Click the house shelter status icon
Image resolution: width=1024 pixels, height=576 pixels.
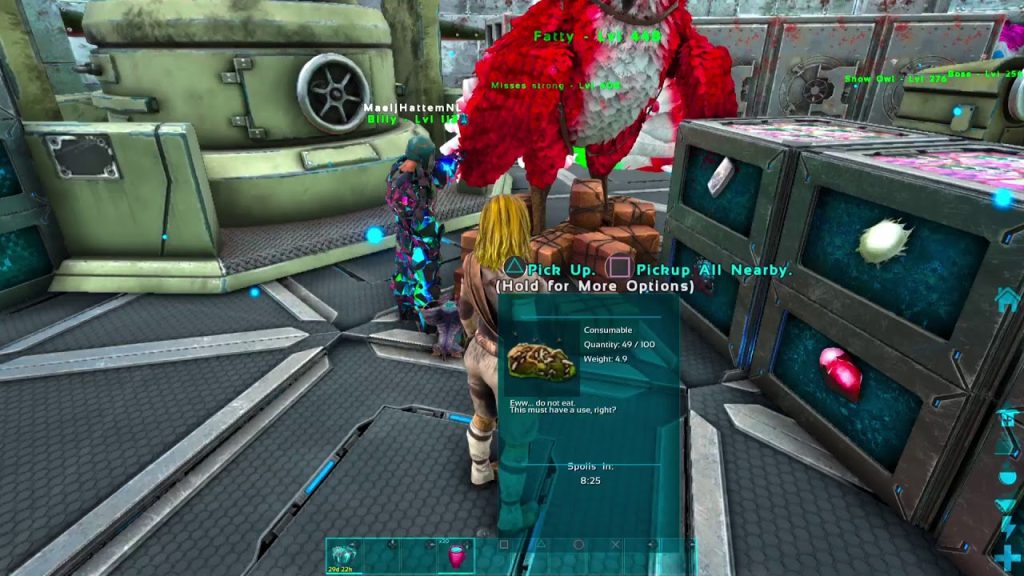[1007, 299]
